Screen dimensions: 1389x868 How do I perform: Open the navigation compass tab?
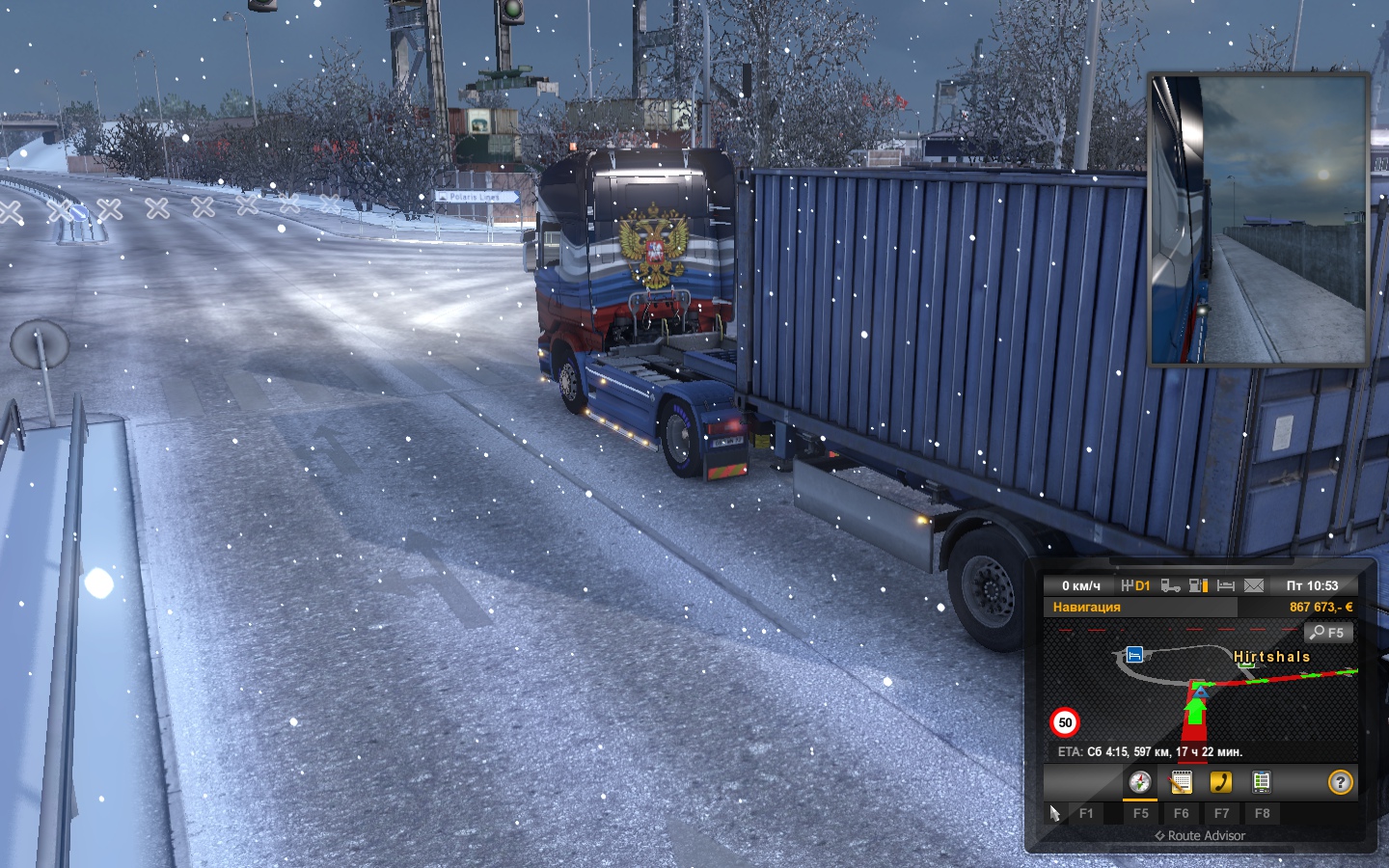[1140, 782]
